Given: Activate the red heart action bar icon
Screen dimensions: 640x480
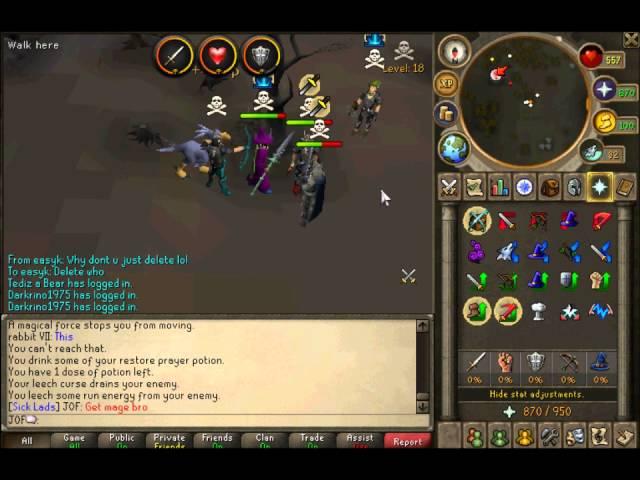Looking at the screenshot, I should pyautogui.click(x=217, y=55).
